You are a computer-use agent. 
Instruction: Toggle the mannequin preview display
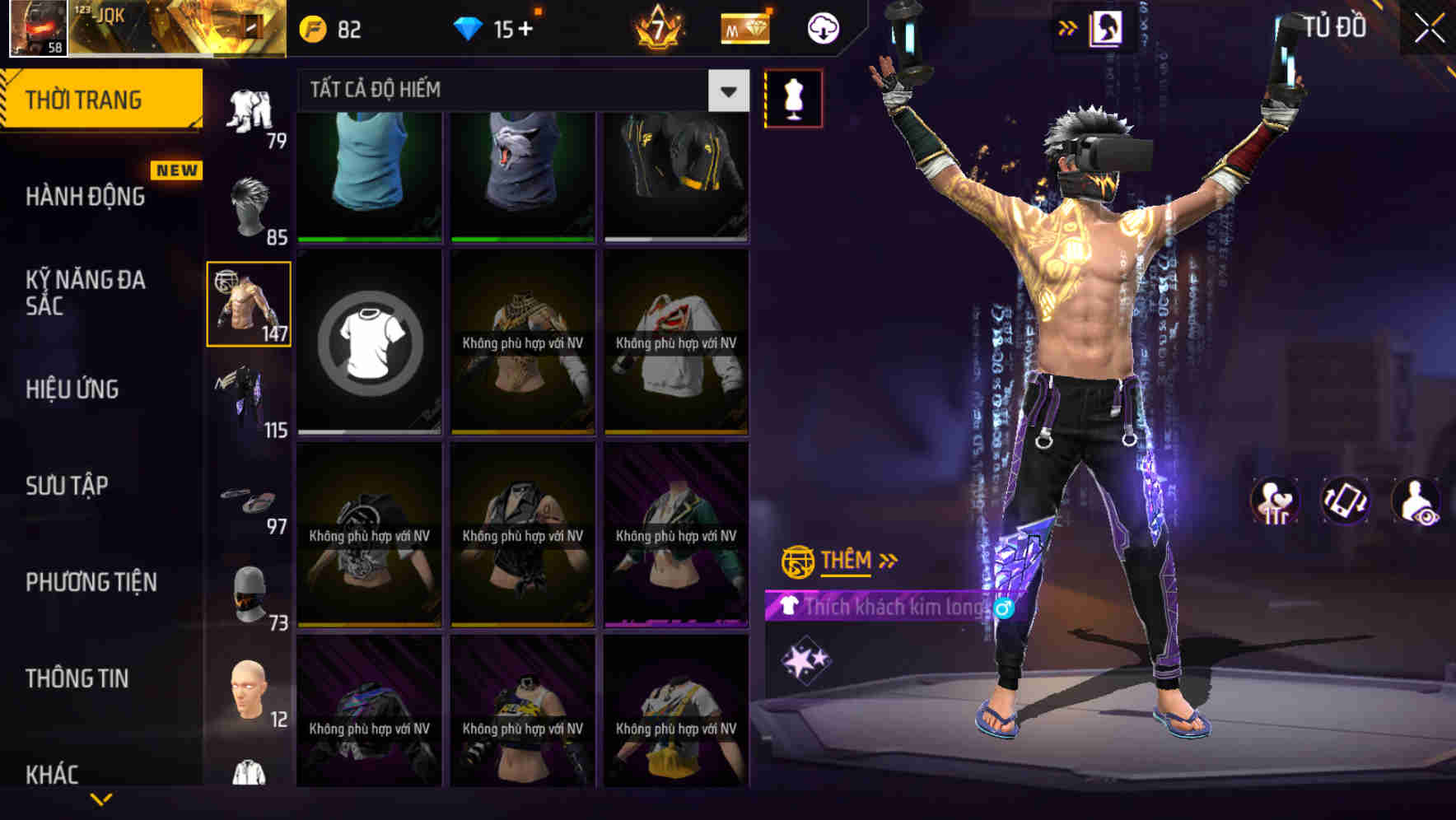point(793,96)
